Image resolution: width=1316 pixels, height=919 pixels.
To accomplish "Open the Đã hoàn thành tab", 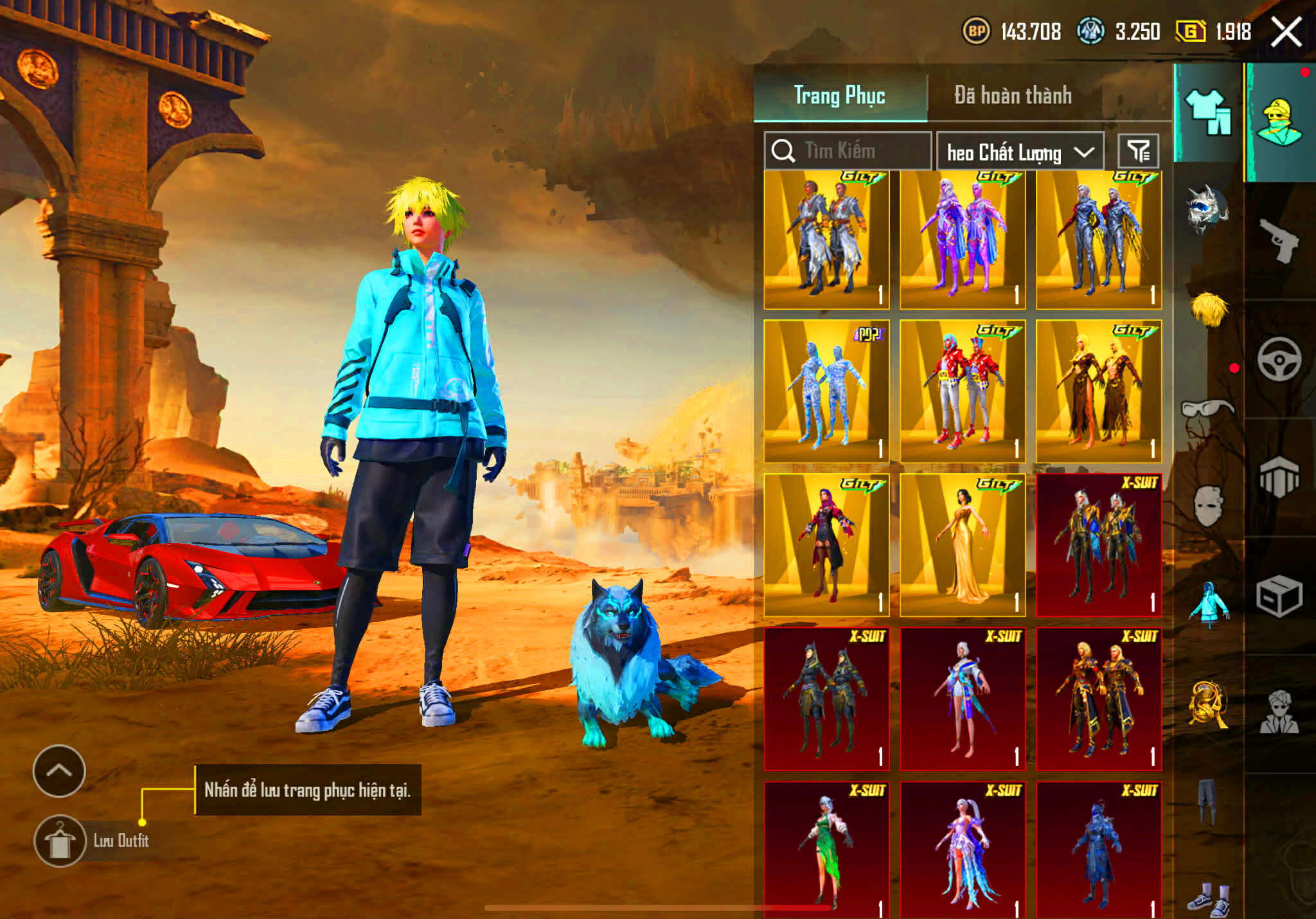I will pos(1013,96).
